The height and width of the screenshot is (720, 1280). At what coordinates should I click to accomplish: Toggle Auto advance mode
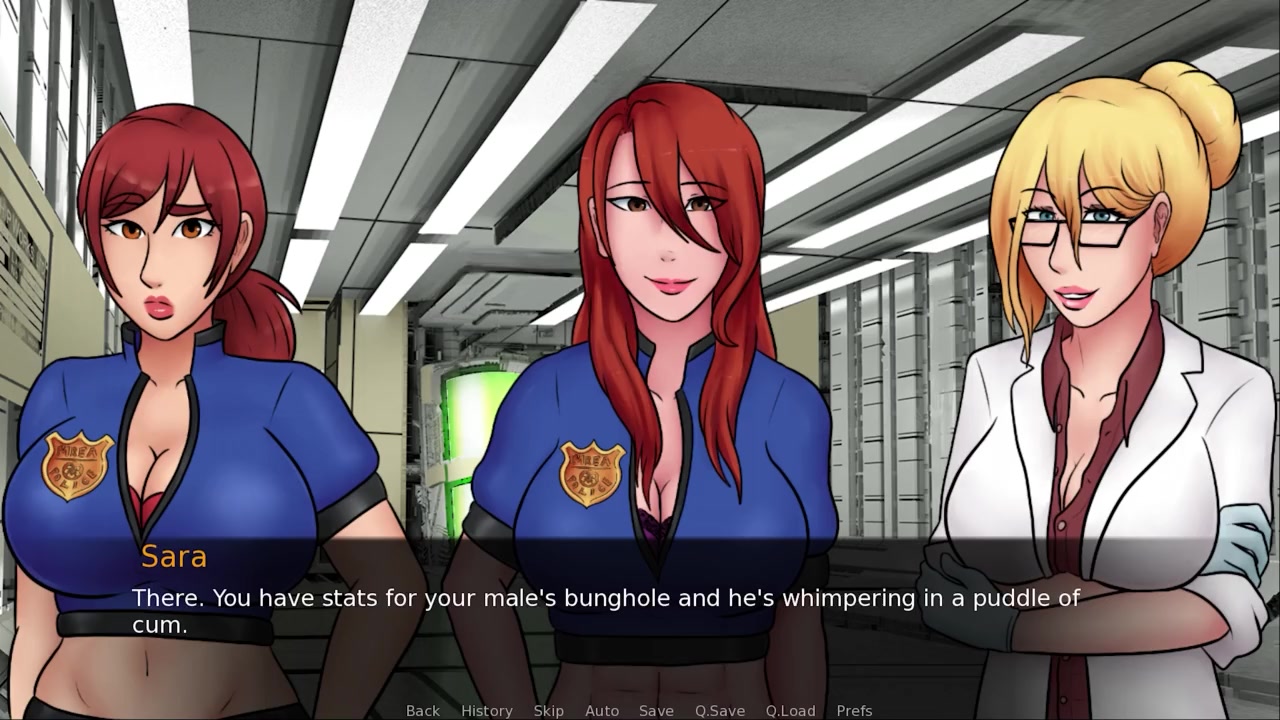602,710
